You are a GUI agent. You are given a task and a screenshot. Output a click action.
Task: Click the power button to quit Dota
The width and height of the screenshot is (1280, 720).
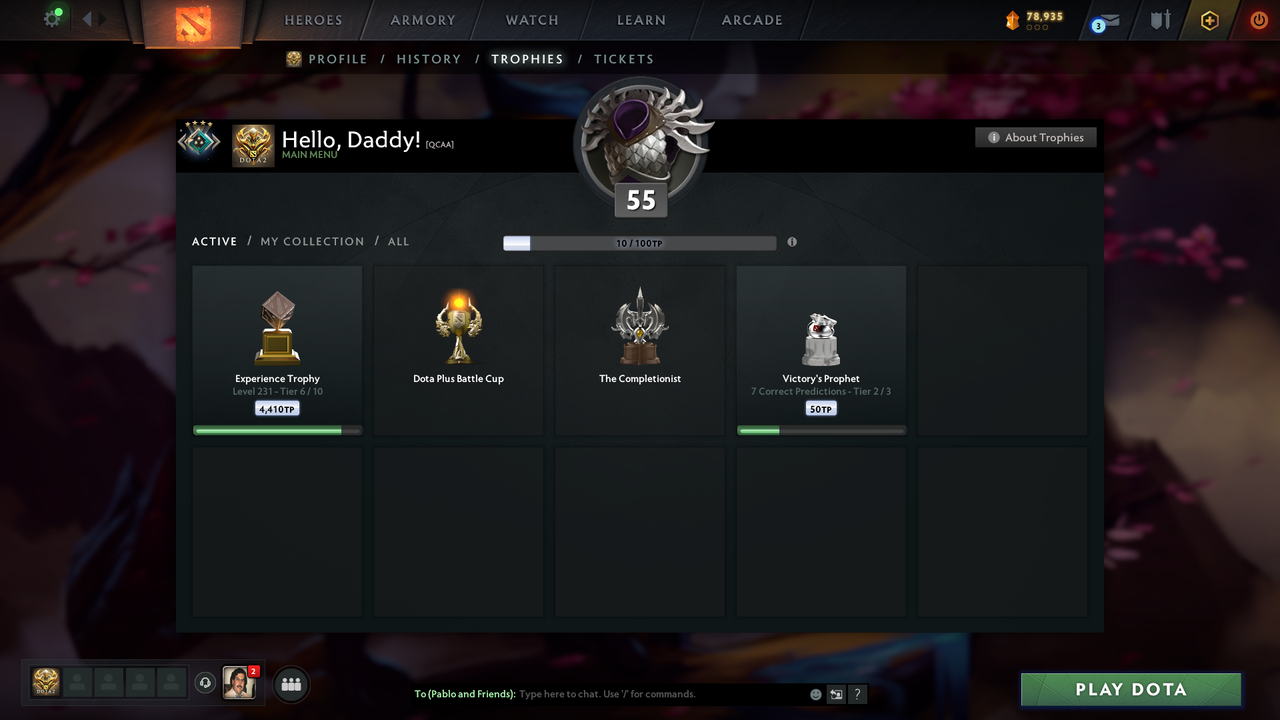tap(1259, 19)
